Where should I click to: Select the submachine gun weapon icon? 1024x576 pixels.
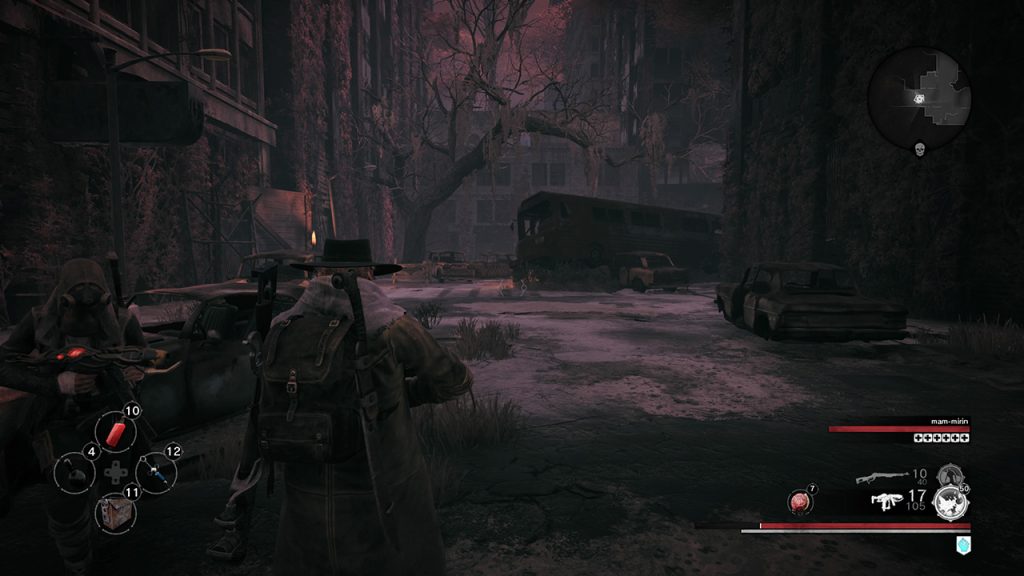click(x=882, y=501)
